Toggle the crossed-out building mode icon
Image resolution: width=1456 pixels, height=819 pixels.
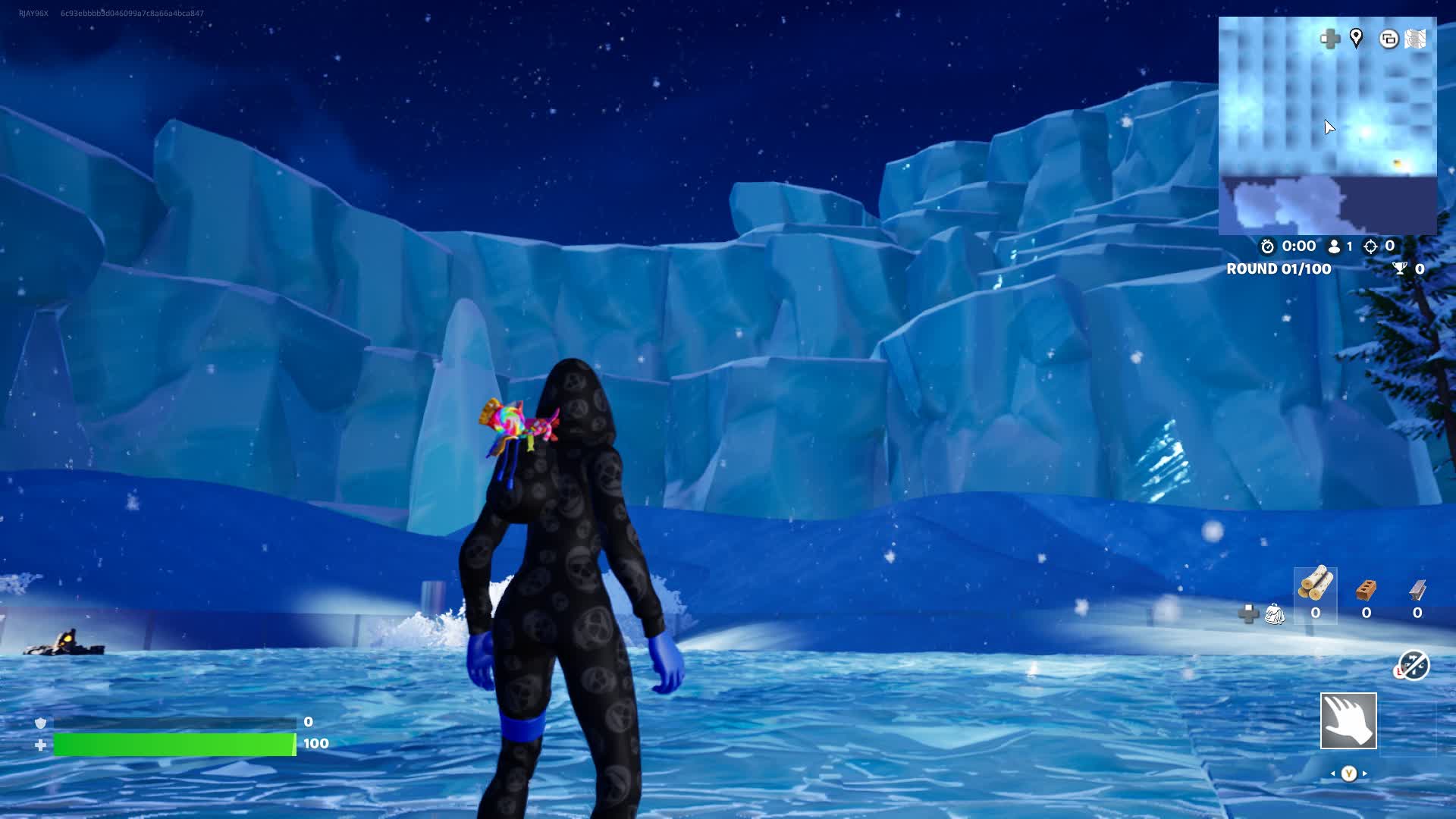coord(1413,666)
